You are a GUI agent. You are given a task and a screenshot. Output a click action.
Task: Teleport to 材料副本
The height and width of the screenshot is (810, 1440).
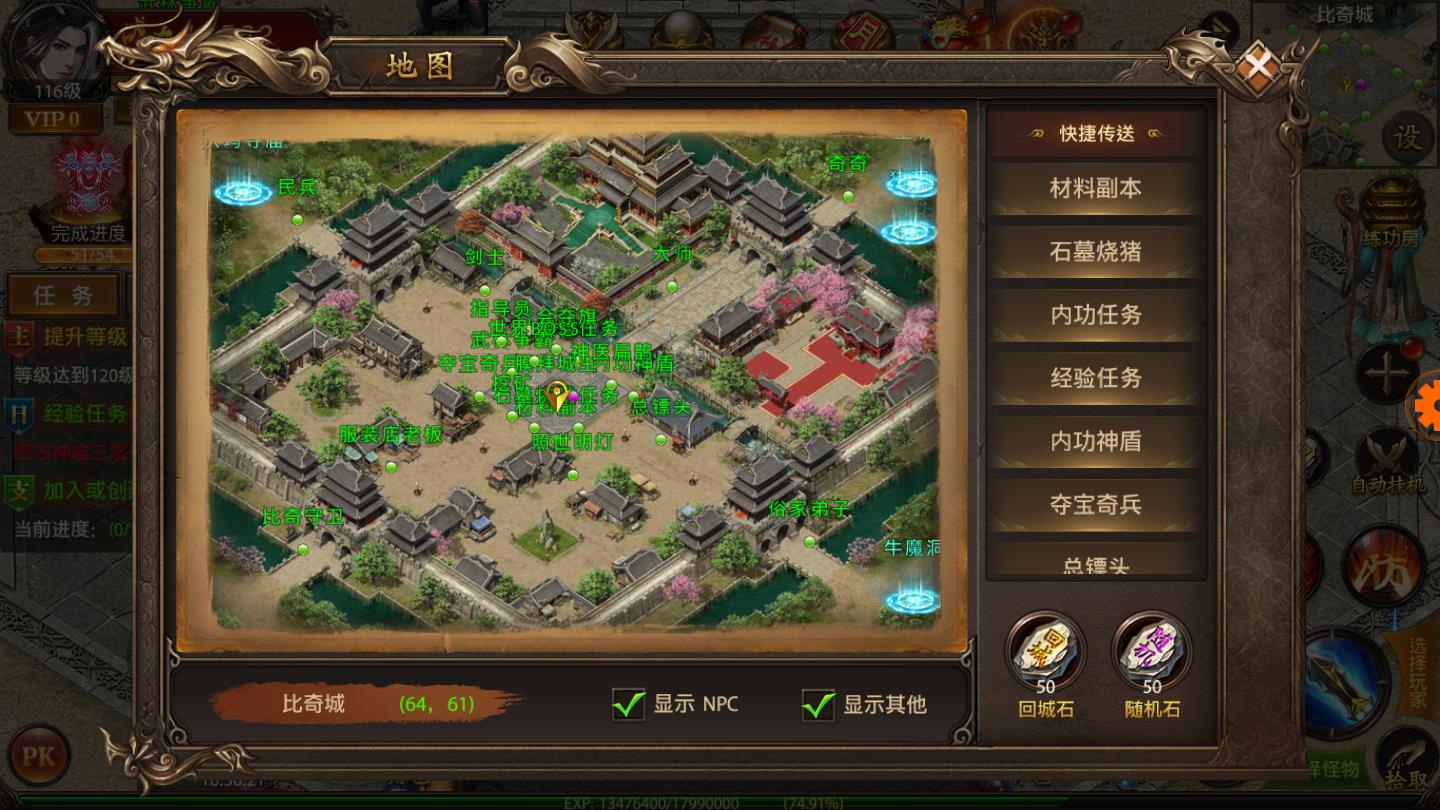point(1094,188)
